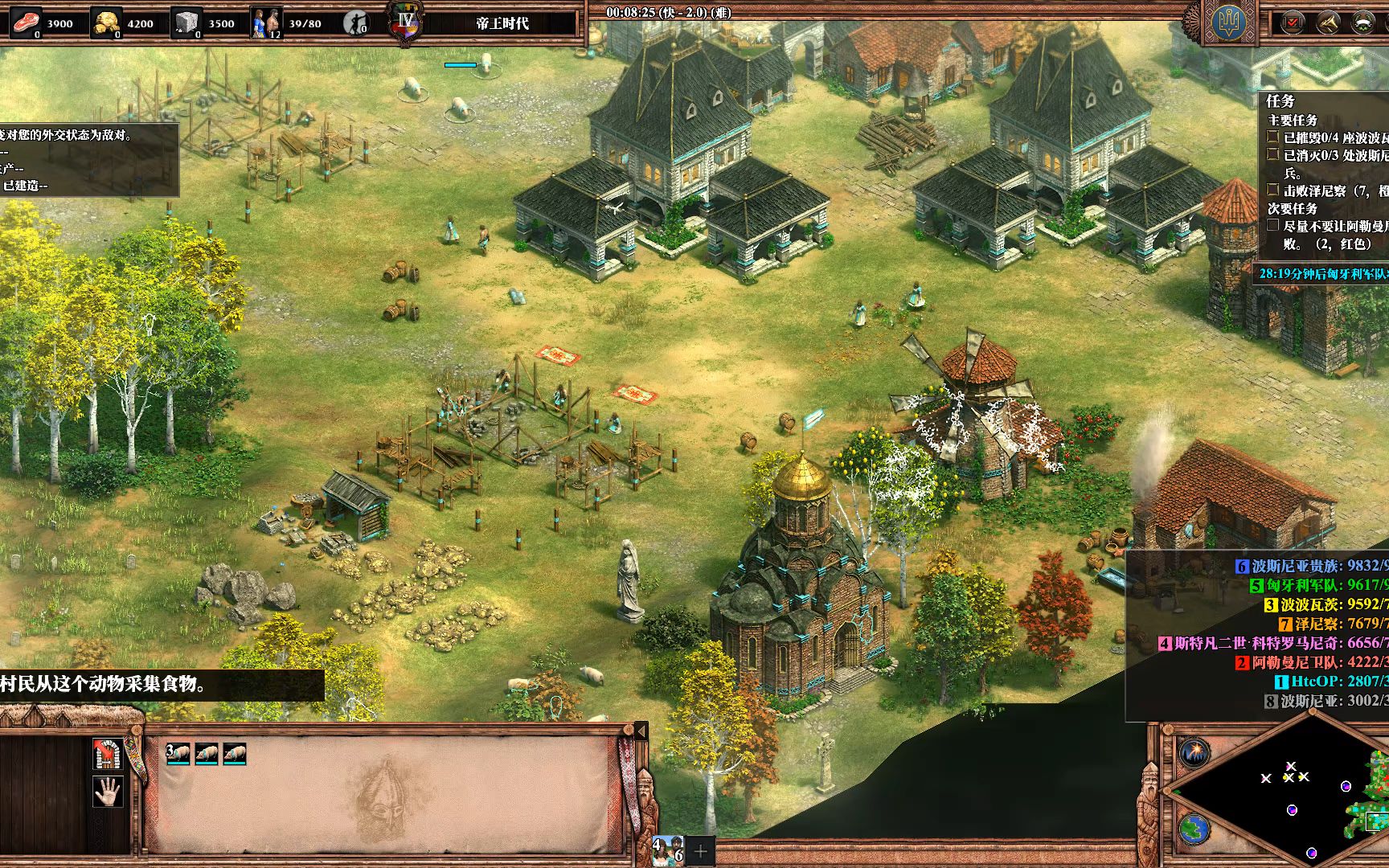
Task: Activate the flare signal button
Action: point(1194,753)
